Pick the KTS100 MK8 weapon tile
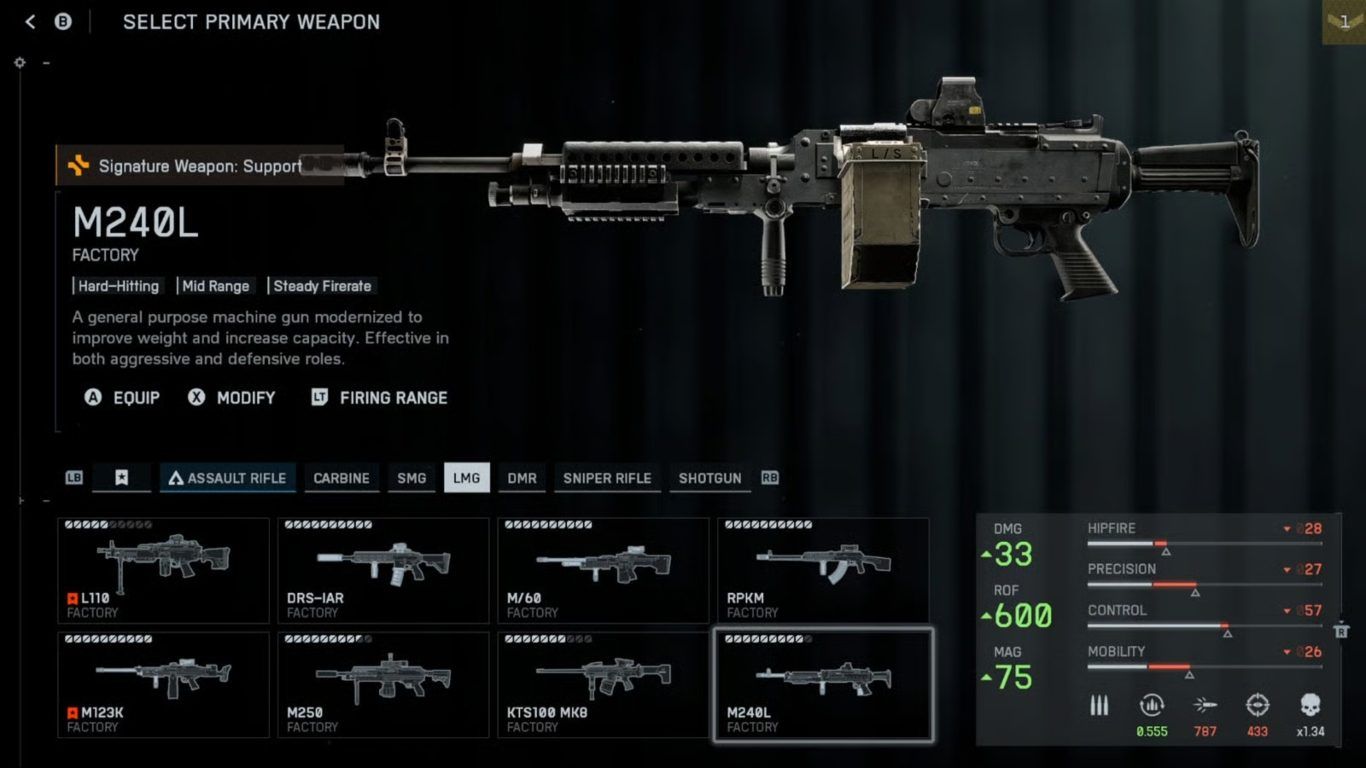 coord(603,685)
